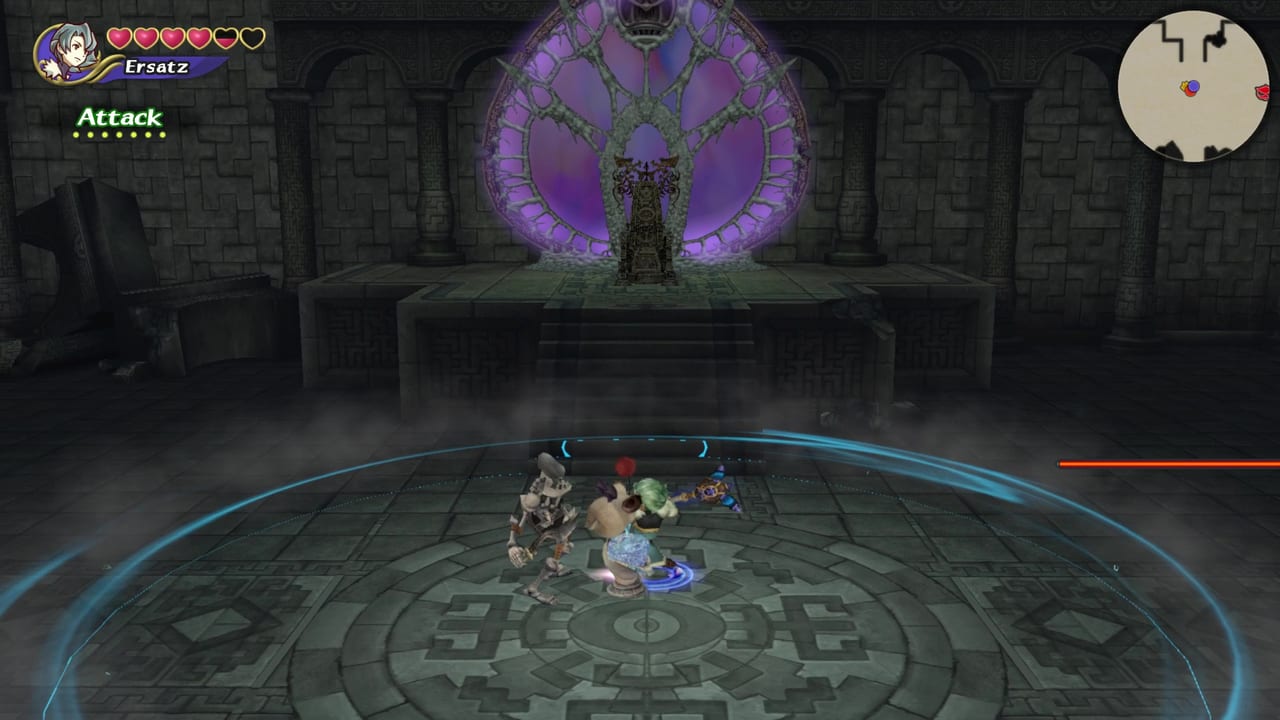
Task: Click the leftmost green dot under the Attack command
Action: tap(76, 134)
